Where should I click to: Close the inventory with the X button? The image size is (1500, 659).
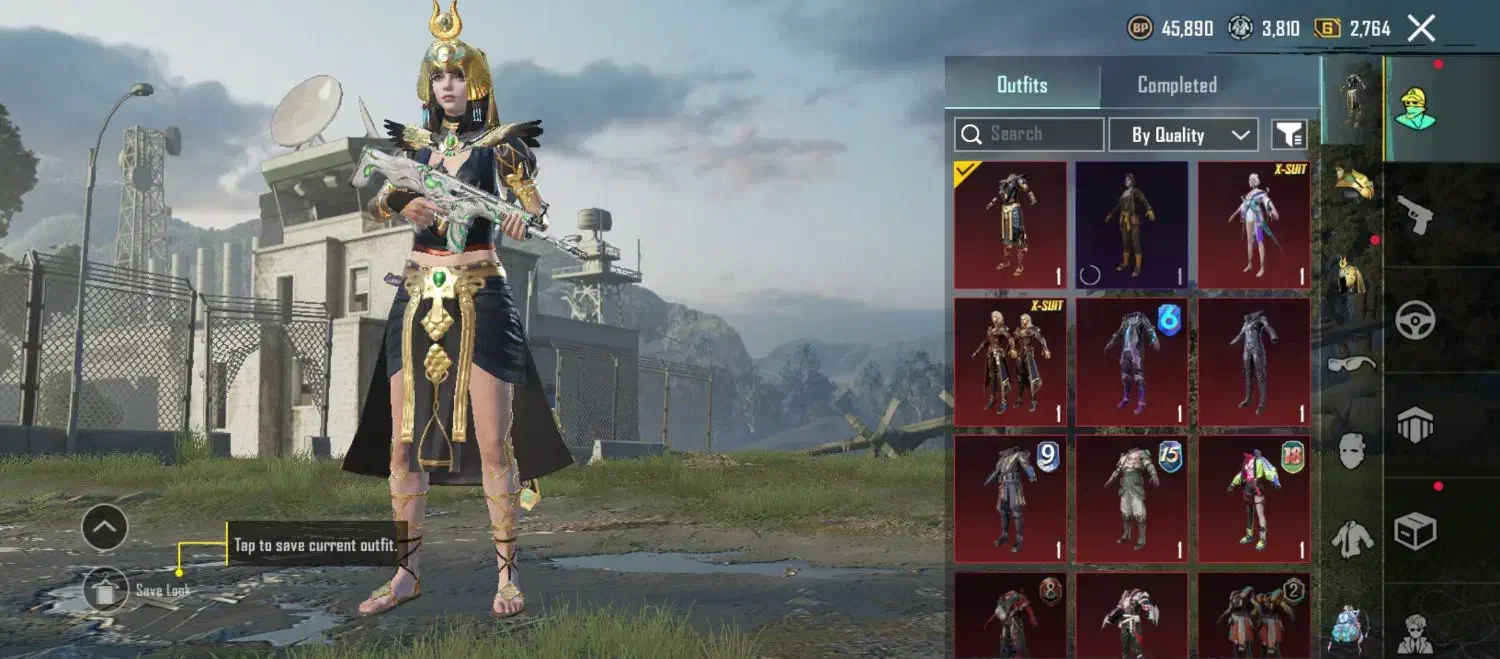click(1421, 28)
